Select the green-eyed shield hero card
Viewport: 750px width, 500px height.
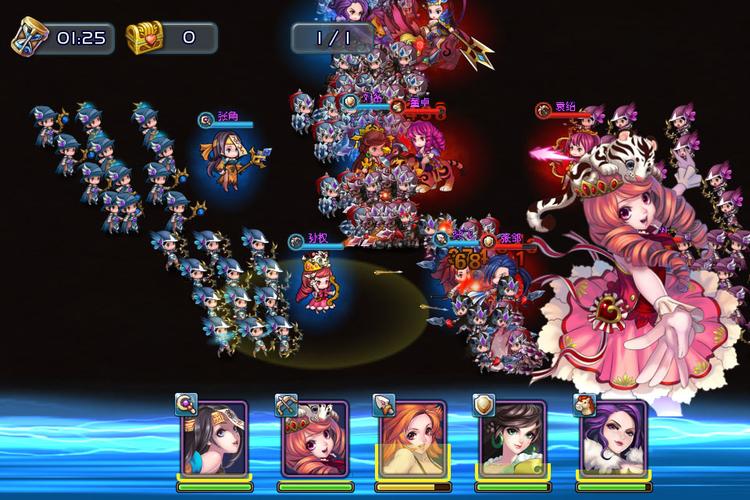[x=512, y=440]
